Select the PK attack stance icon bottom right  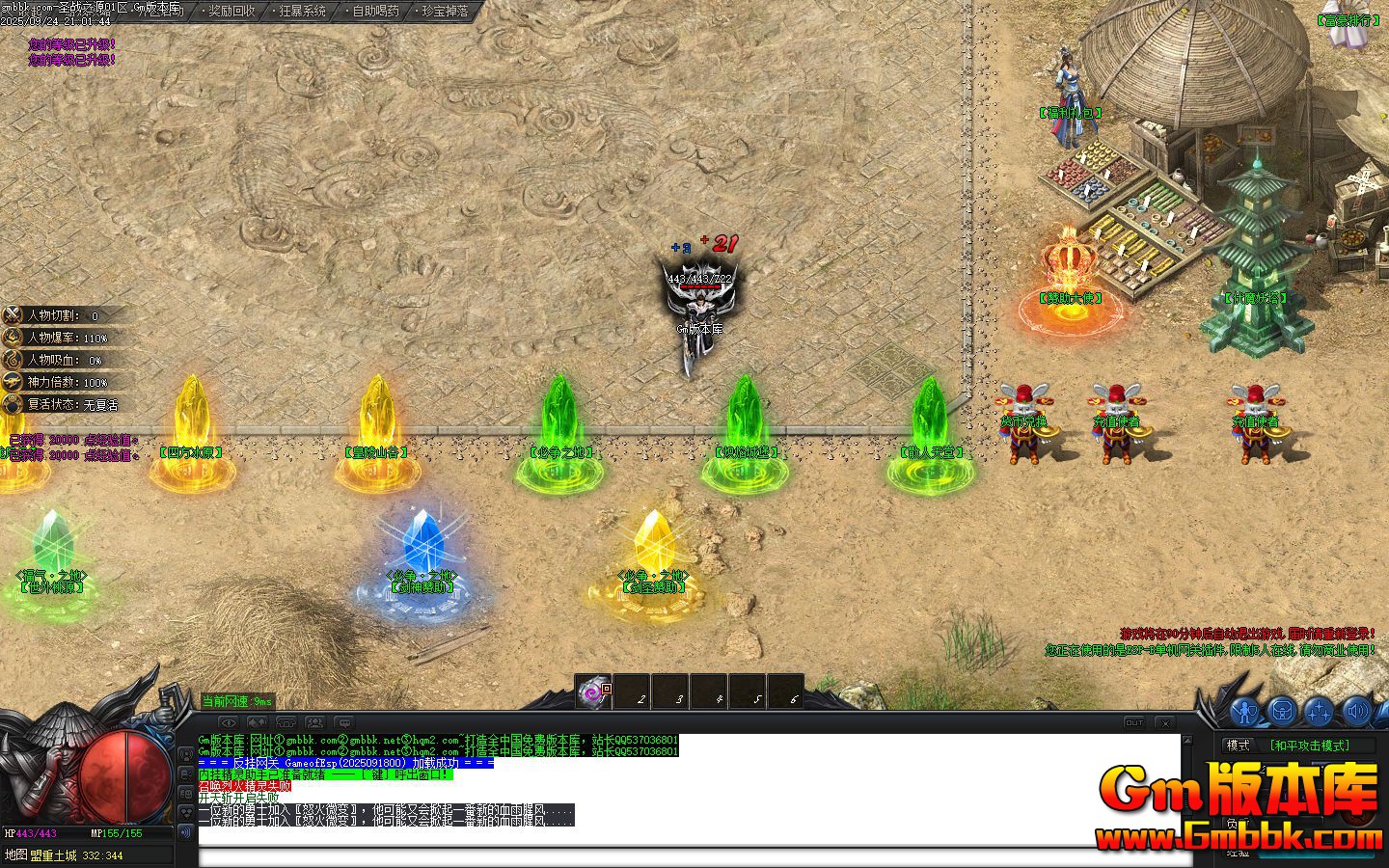tap(1243, 712)
